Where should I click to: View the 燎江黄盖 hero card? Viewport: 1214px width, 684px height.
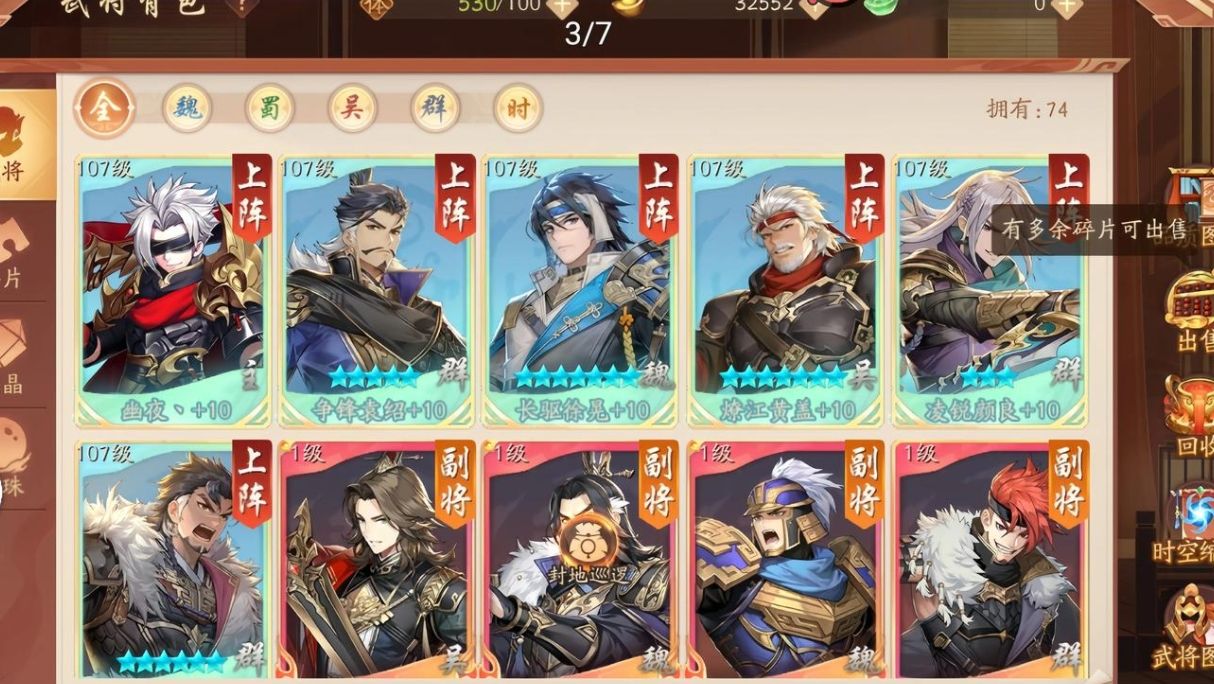(785, 290)
